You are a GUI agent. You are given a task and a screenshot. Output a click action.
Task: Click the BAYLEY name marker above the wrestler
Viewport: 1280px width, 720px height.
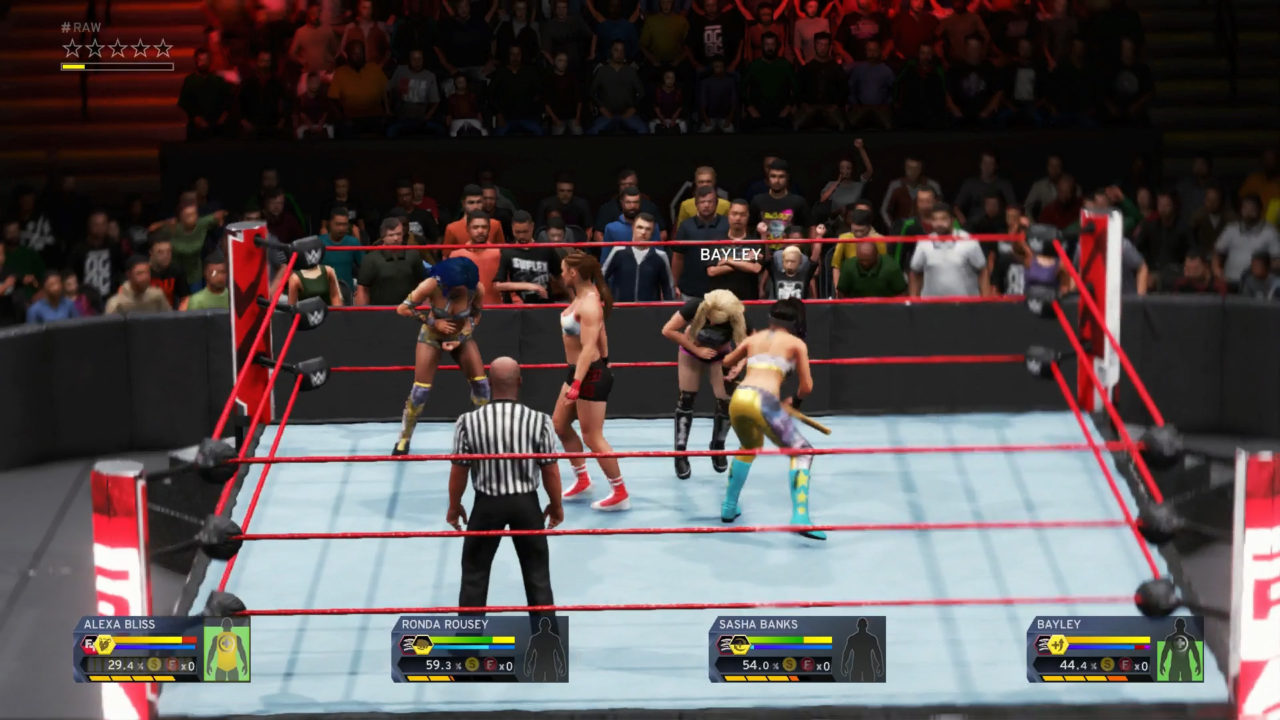(731, 255)
